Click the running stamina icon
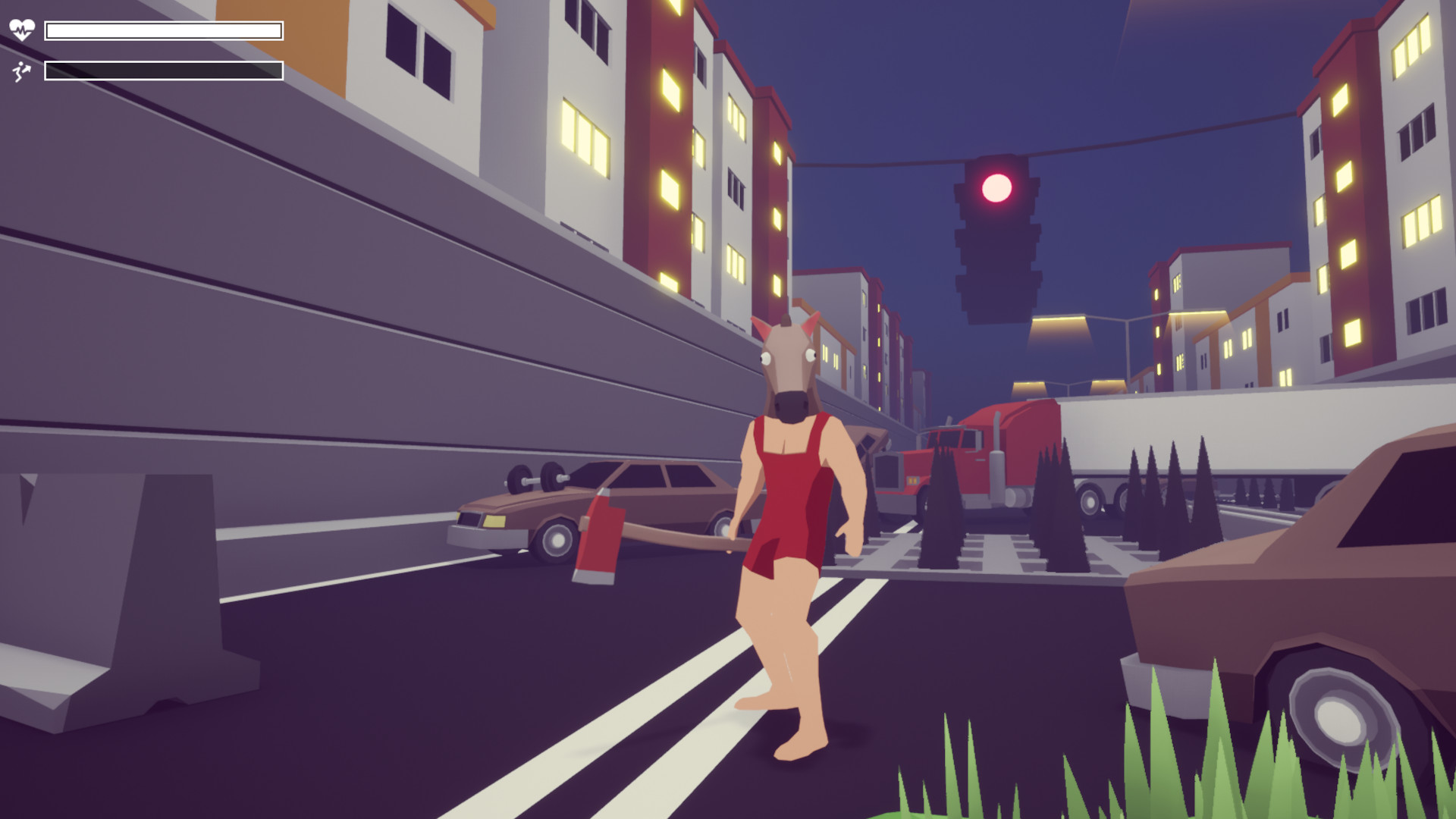1456x819 pixels. 22,72
